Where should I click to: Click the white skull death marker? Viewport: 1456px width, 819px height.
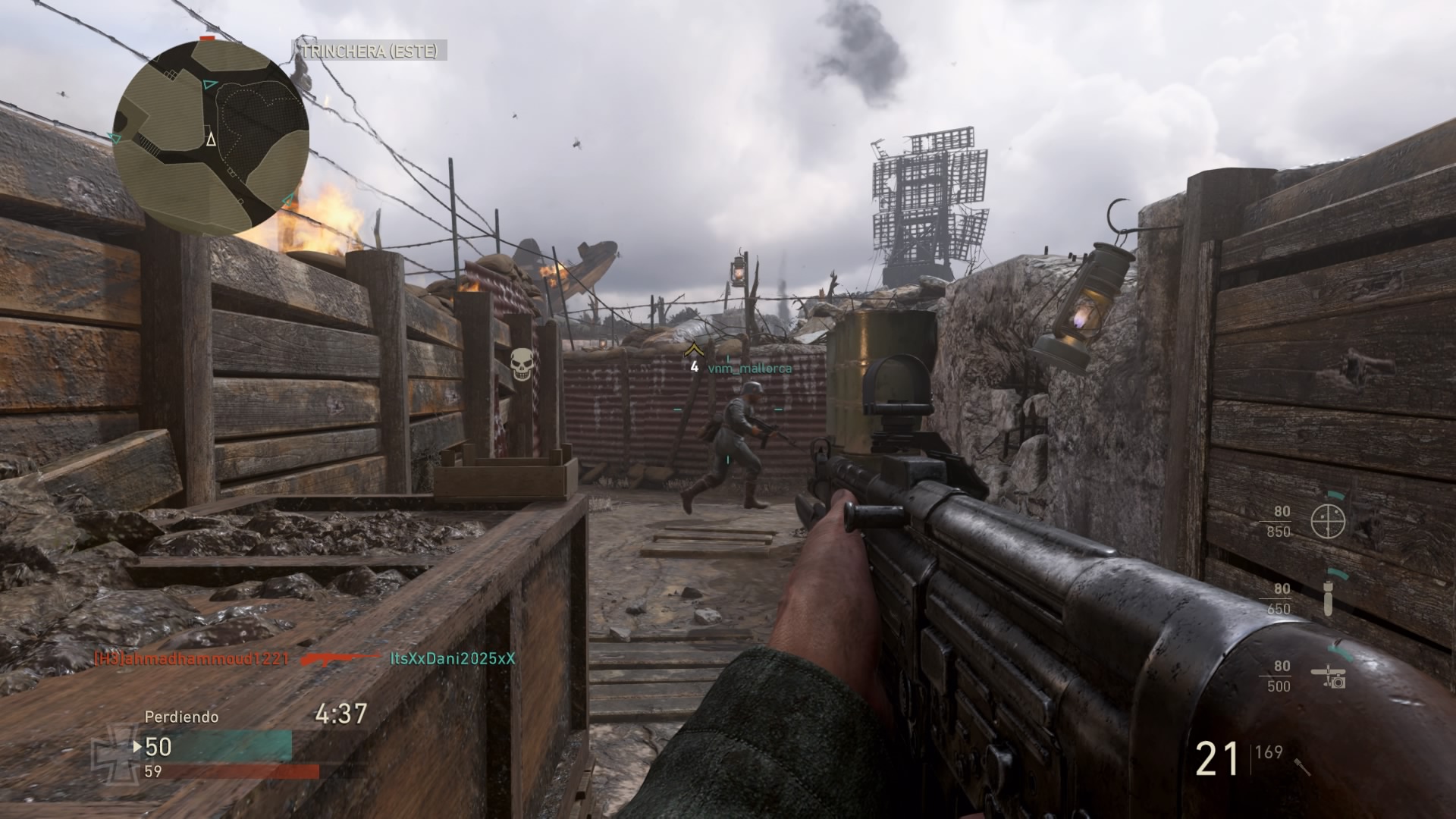[520, 364]
